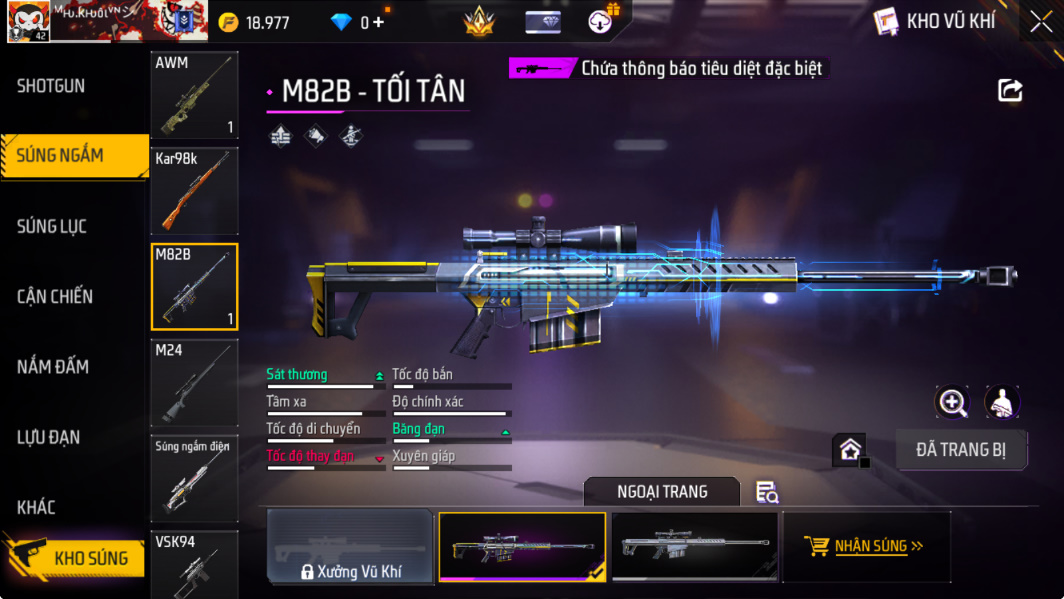
Task: Select the SÚNG LỤC category
Action: [52, 227]
